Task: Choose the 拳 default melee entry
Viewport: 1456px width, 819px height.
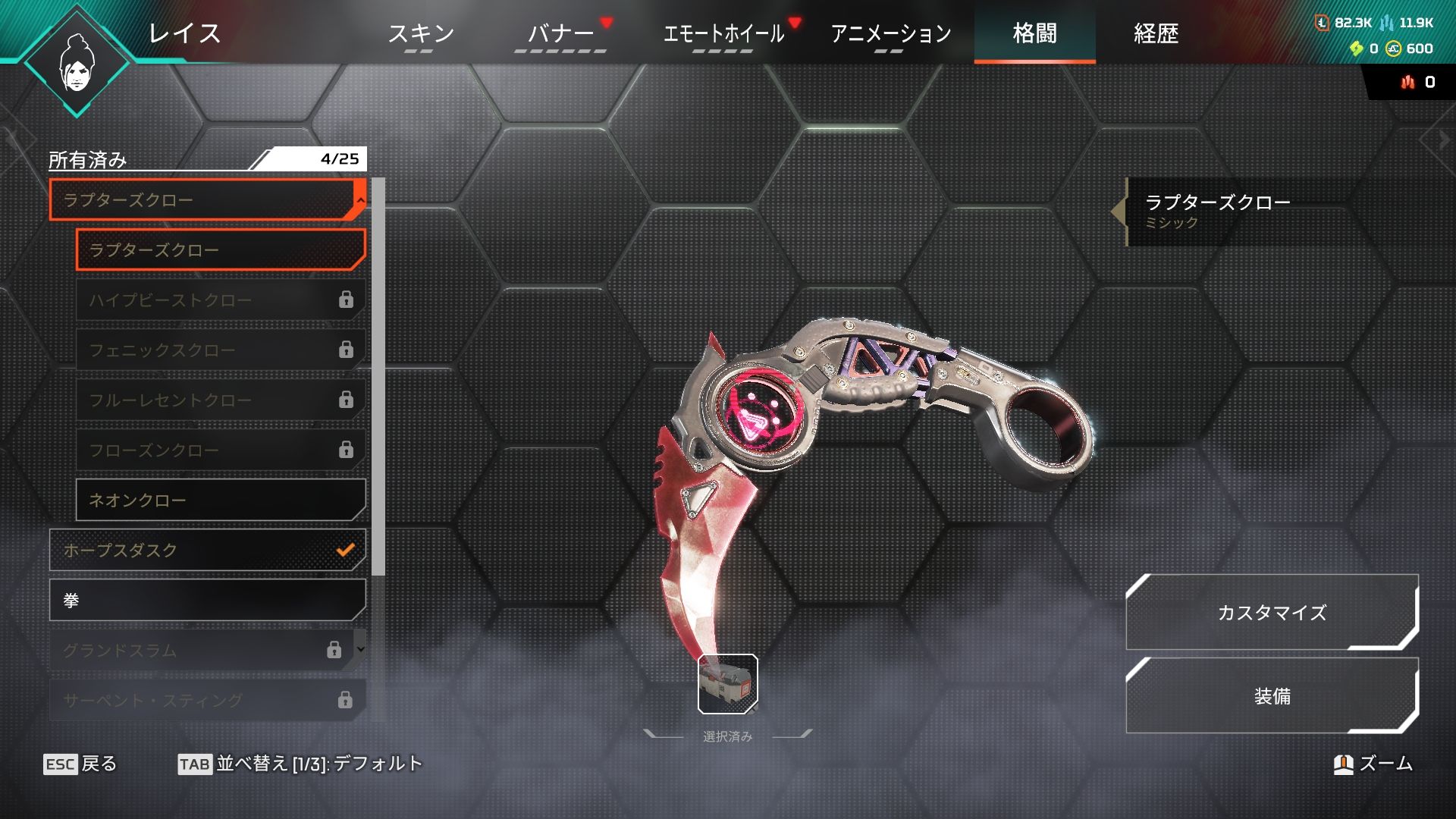Action: pyautogui.click(x=206, y=601)
